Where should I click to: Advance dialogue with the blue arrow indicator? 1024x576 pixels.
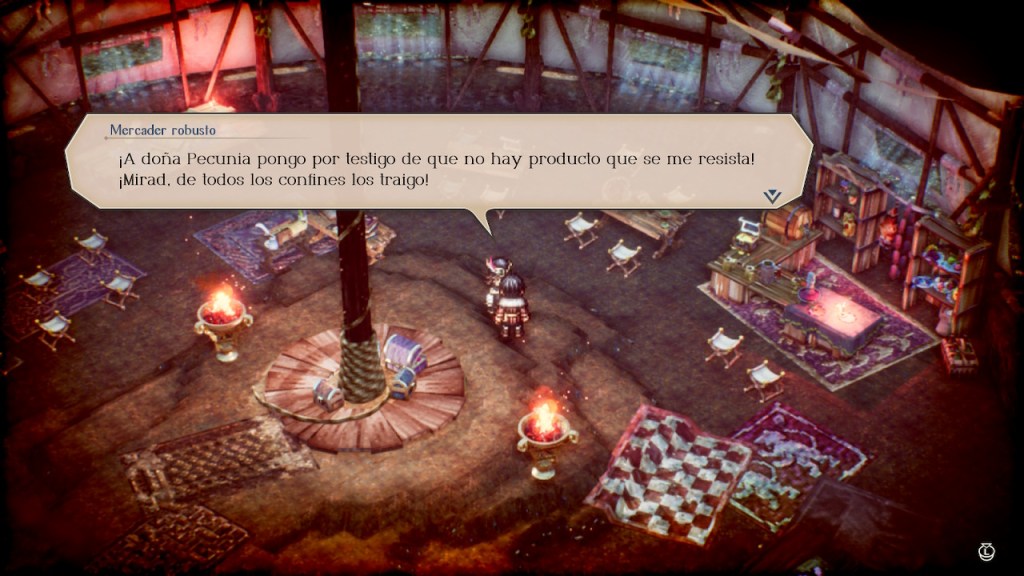pos(772,196)
